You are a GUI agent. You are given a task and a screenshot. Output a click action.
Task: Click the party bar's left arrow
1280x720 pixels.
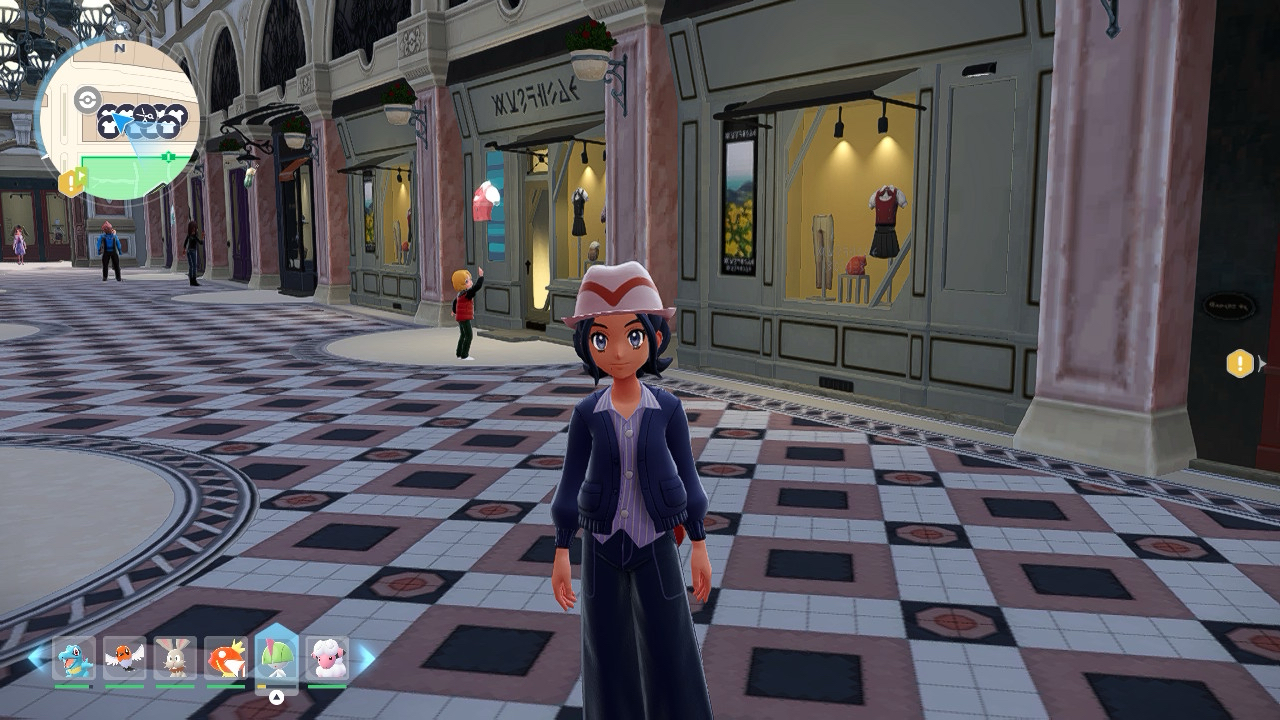(36, 657)
